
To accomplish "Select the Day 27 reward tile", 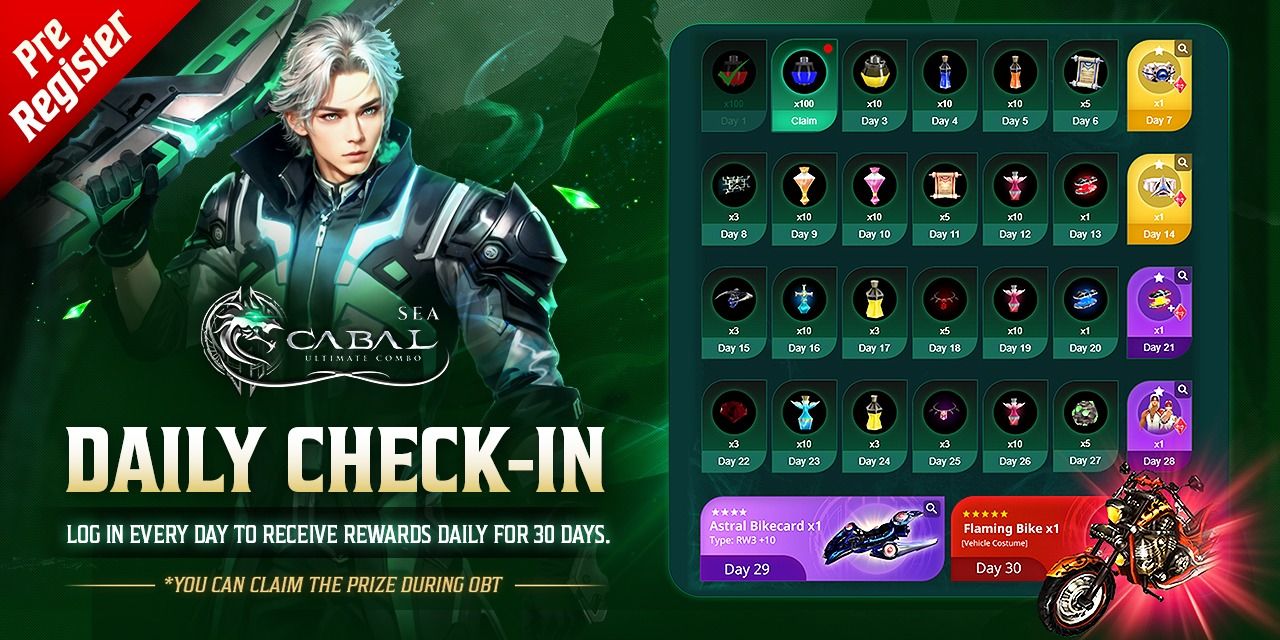I will (1085, 425).
